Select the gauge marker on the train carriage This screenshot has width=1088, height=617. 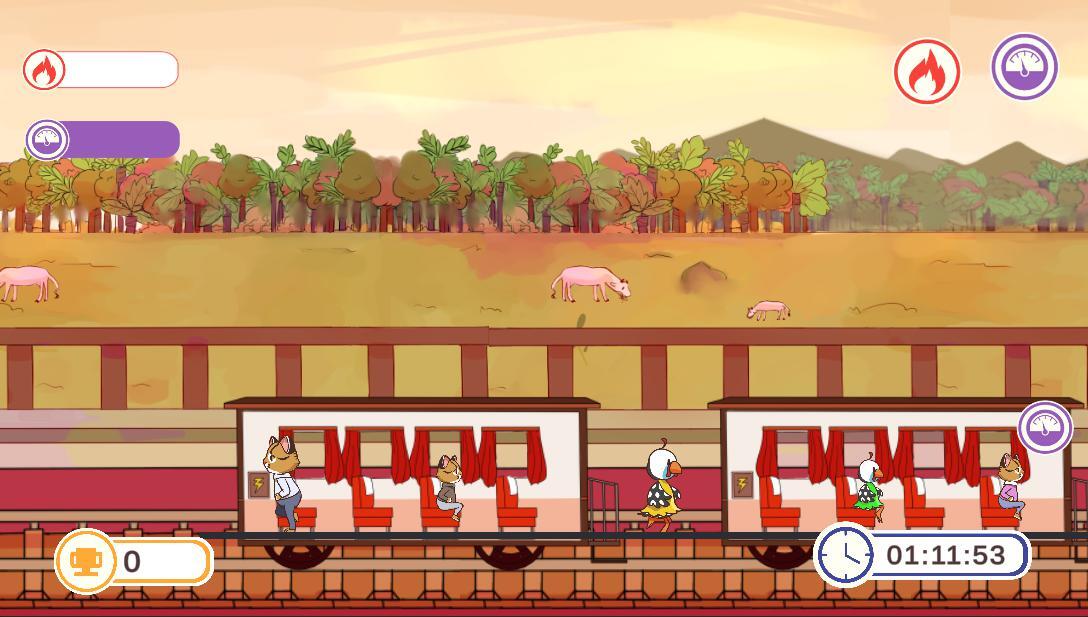click(x=1045, y=427)
